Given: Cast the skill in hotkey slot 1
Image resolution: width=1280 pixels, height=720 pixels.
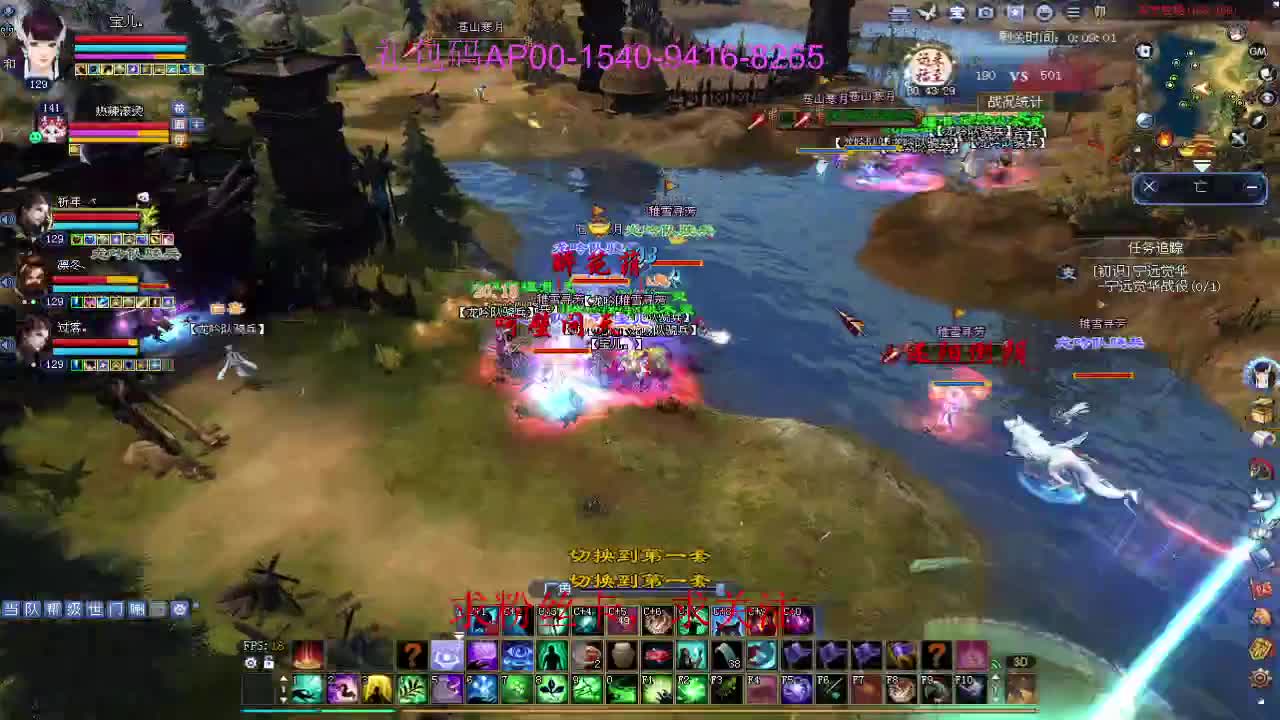Looking at the screenshot, I should (x=303, y=688).
